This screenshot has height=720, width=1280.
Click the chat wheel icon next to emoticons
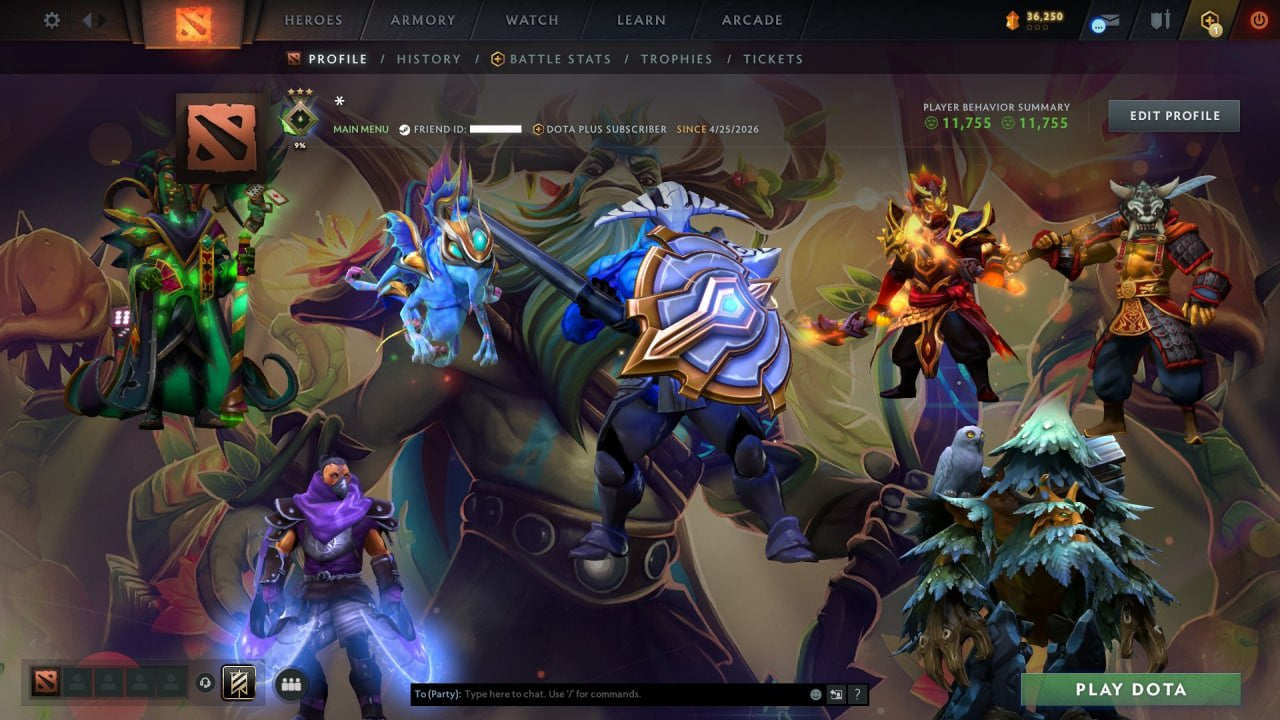tap(836, 693)
